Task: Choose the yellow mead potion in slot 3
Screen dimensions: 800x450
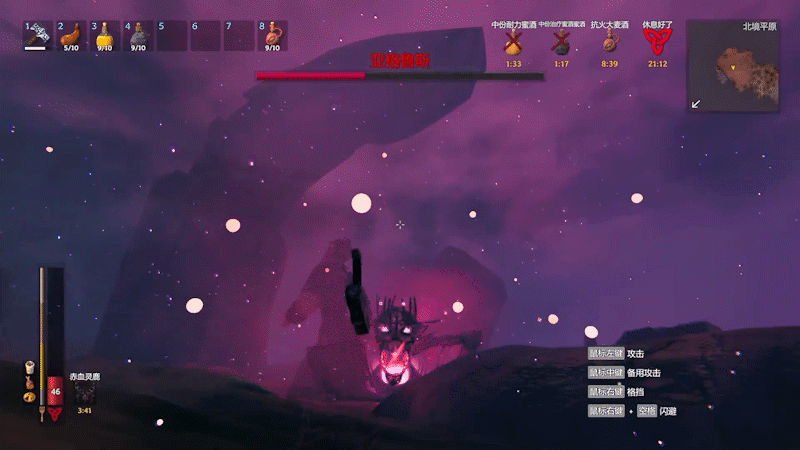Action: pos(104,35)
